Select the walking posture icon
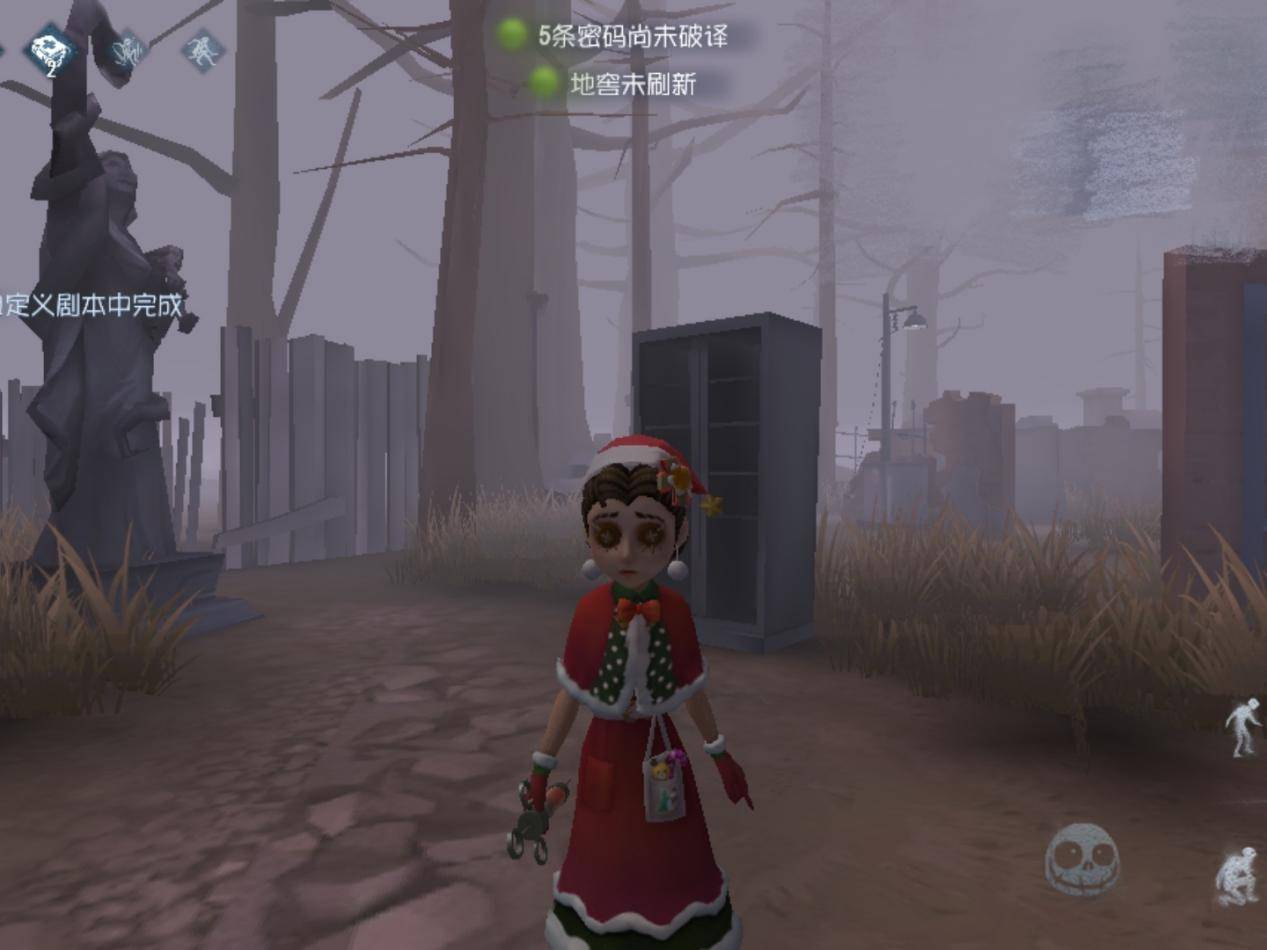The height and width of the screenshot is (950, 1267). 1244,727
